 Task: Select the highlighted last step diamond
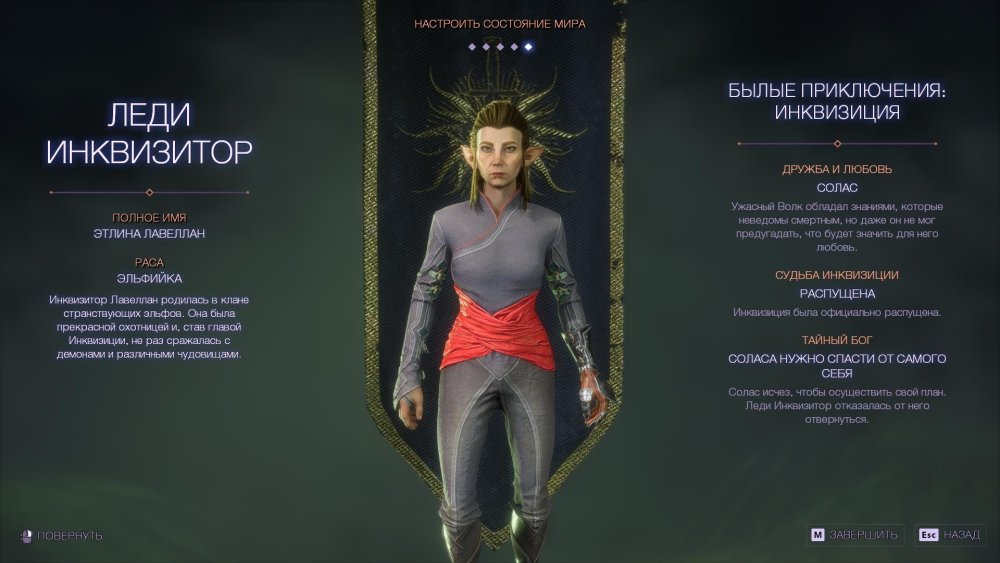[528, 46]
